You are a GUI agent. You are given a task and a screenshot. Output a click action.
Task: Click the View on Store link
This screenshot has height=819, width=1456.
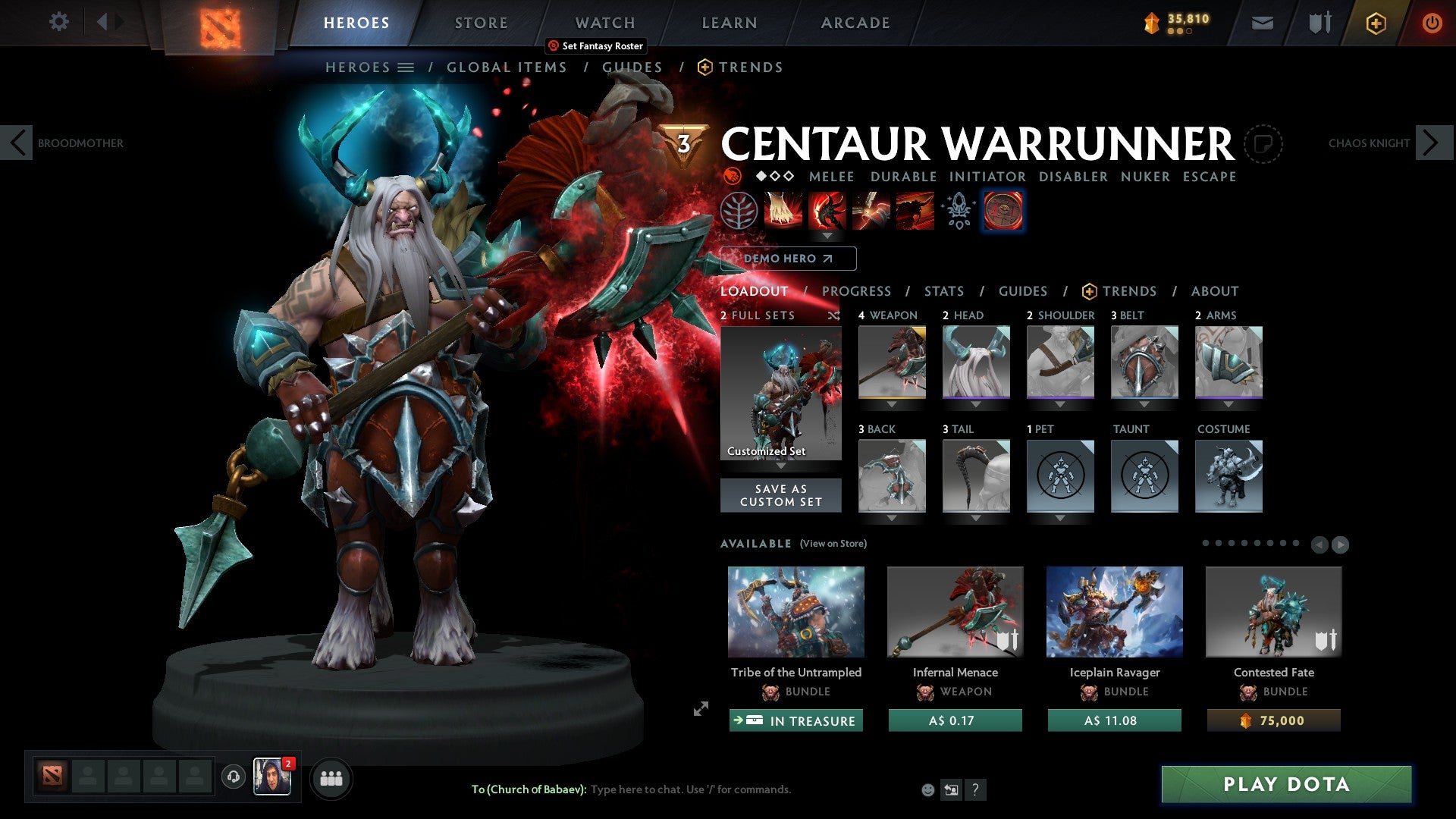(x=833, y=544)
